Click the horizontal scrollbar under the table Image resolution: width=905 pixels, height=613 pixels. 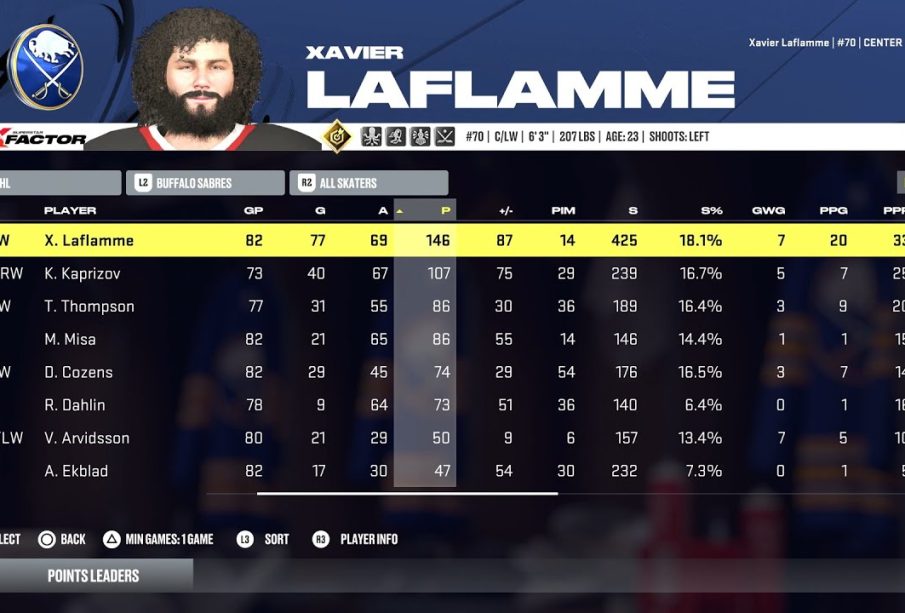tap(407, 493)
